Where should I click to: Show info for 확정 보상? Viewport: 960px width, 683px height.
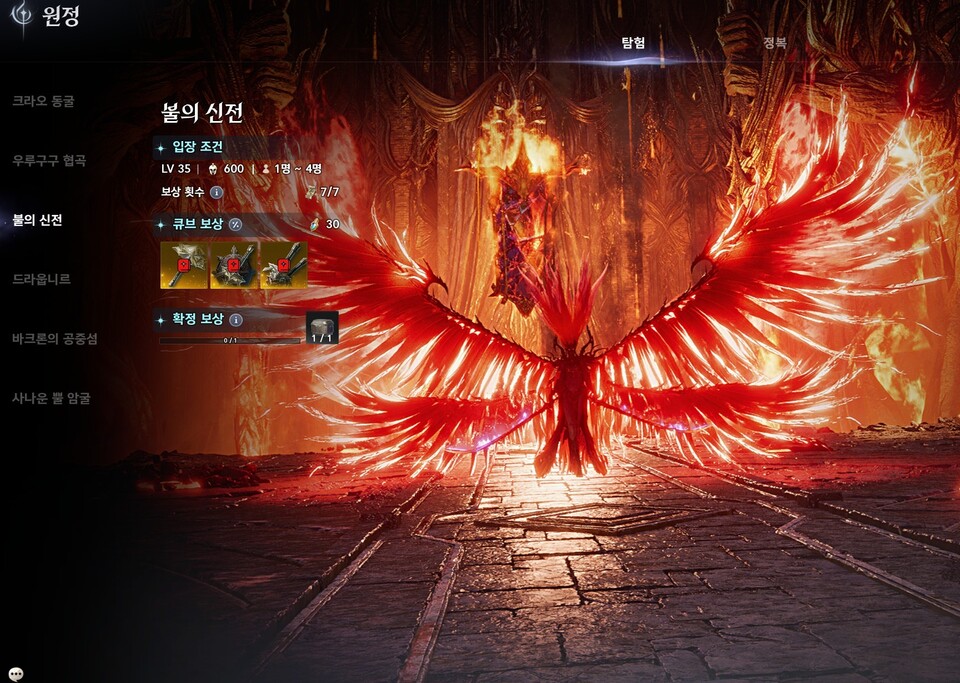[x=236, y=320]
